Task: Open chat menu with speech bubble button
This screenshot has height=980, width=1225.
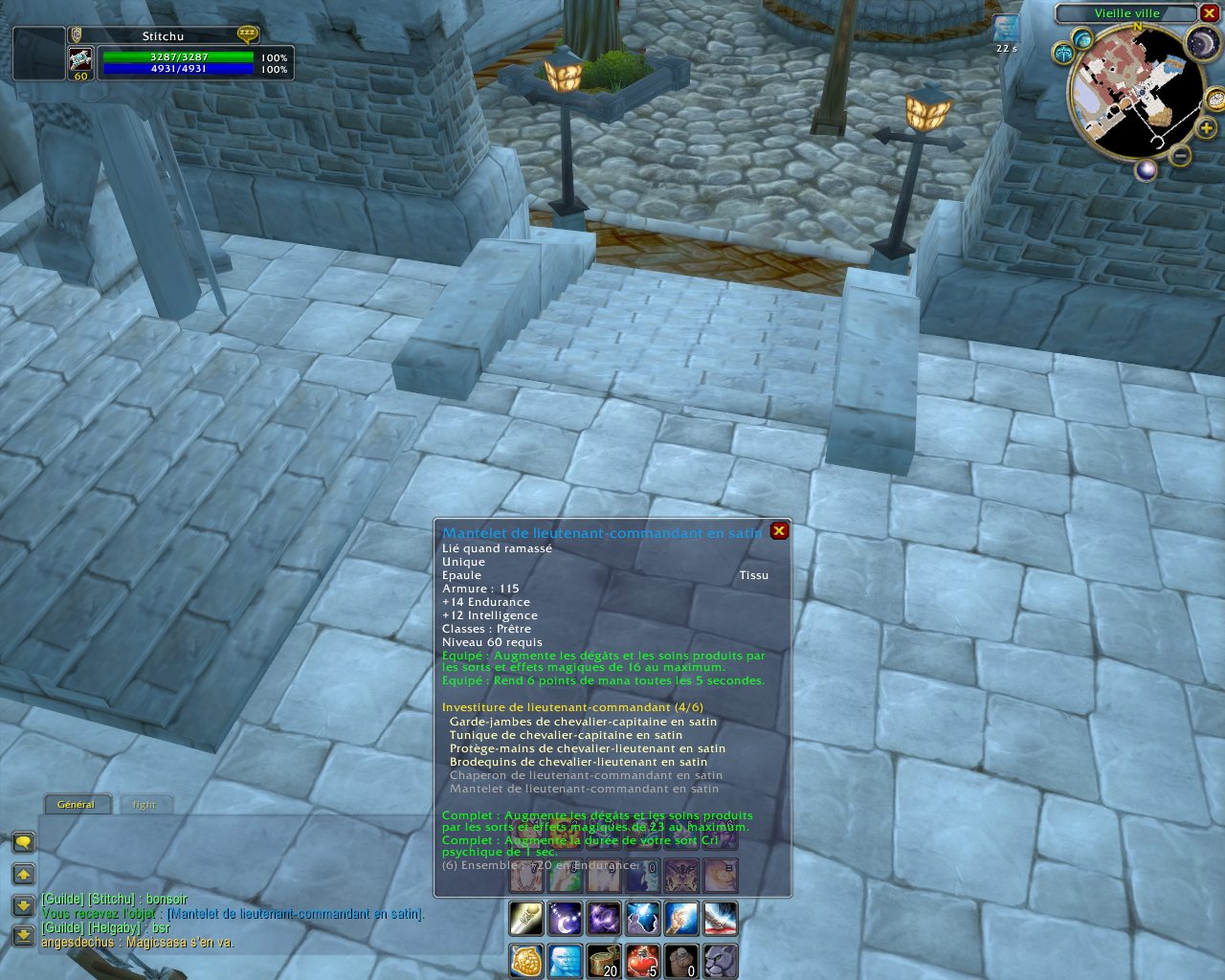Action: [x=24, y=842]
